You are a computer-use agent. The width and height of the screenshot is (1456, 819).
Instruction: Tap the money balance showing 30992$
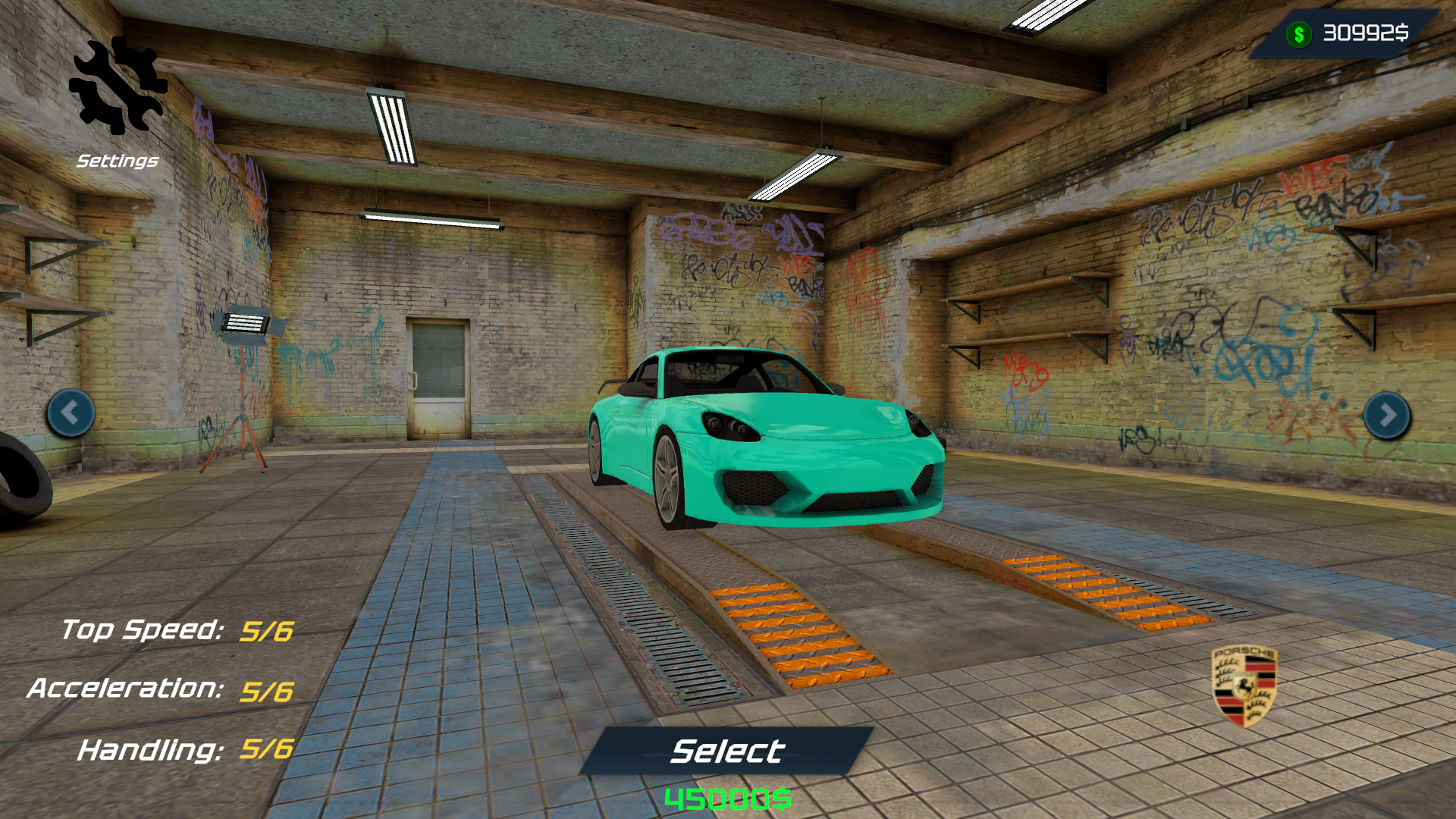pyautogui.click(x=1365, y=32)
